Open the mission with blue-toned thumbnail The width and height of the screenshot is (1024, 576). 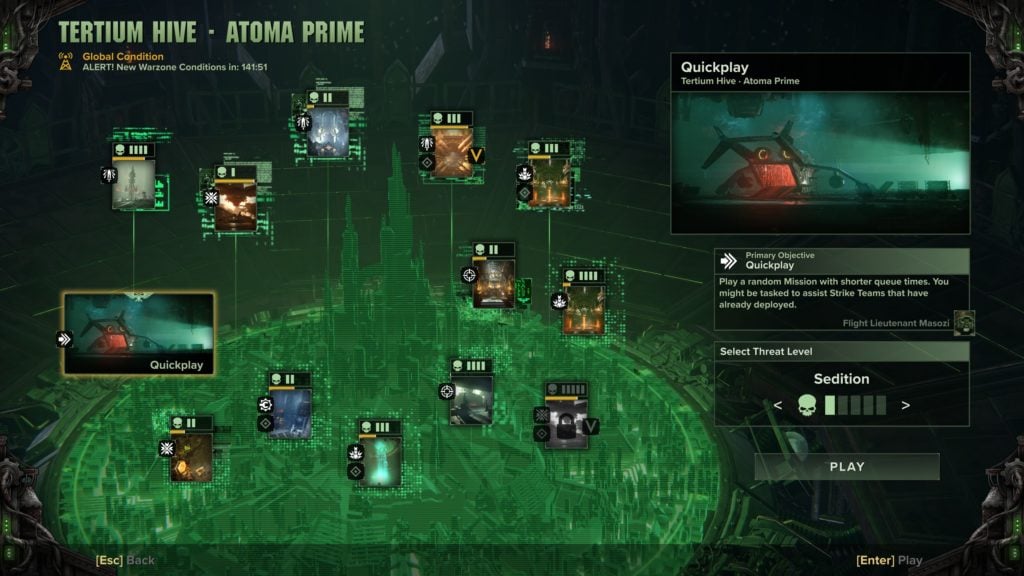coord(289,413)
